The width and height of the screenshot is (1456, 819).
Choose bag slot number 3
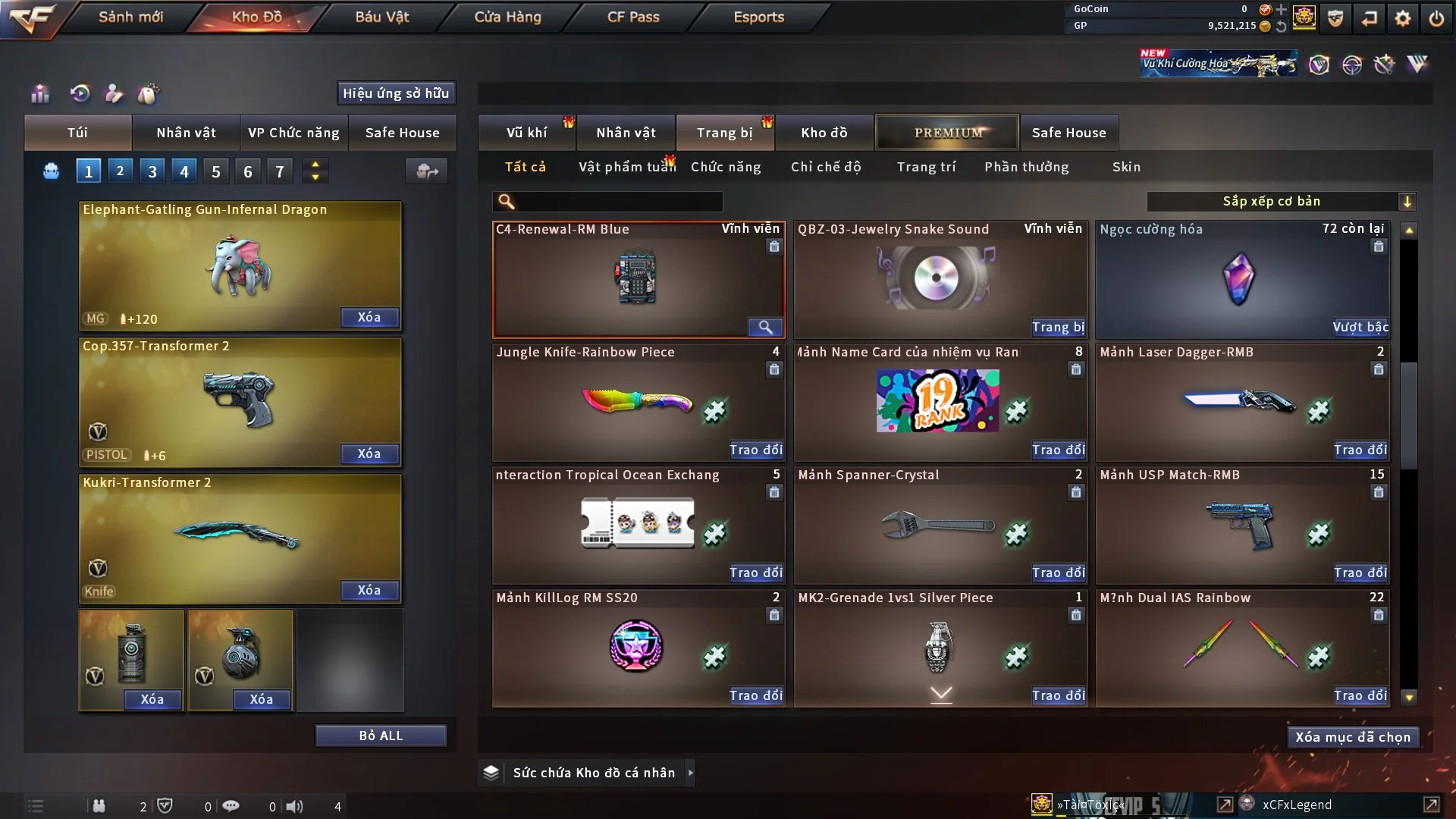[152, 171]
